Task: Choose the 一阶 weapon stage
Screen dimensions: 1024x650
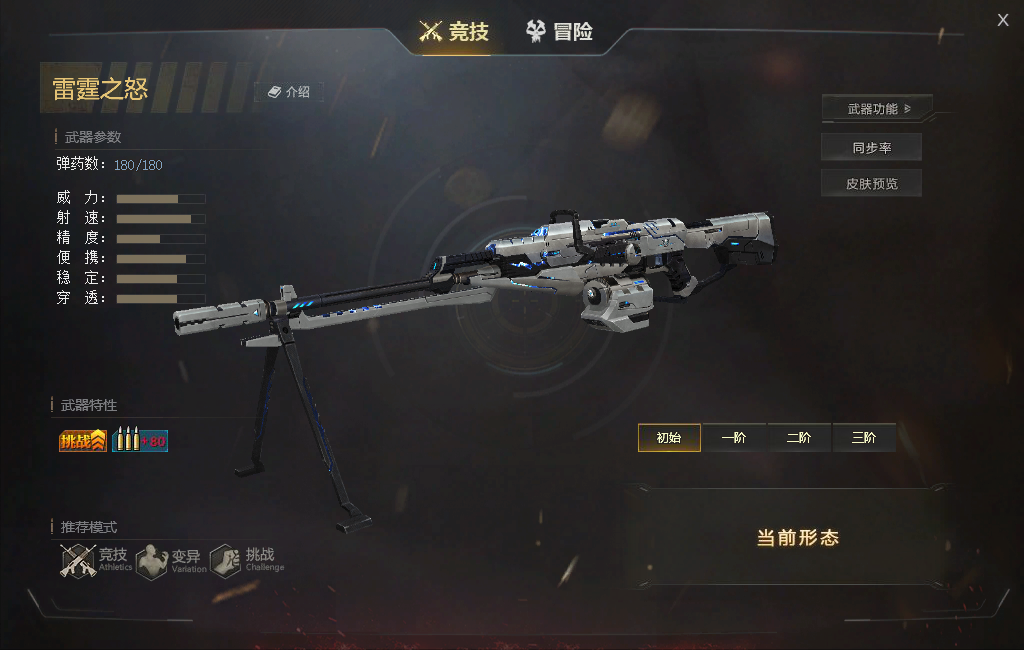Action: pyautogui.click(x=734, y=438)
